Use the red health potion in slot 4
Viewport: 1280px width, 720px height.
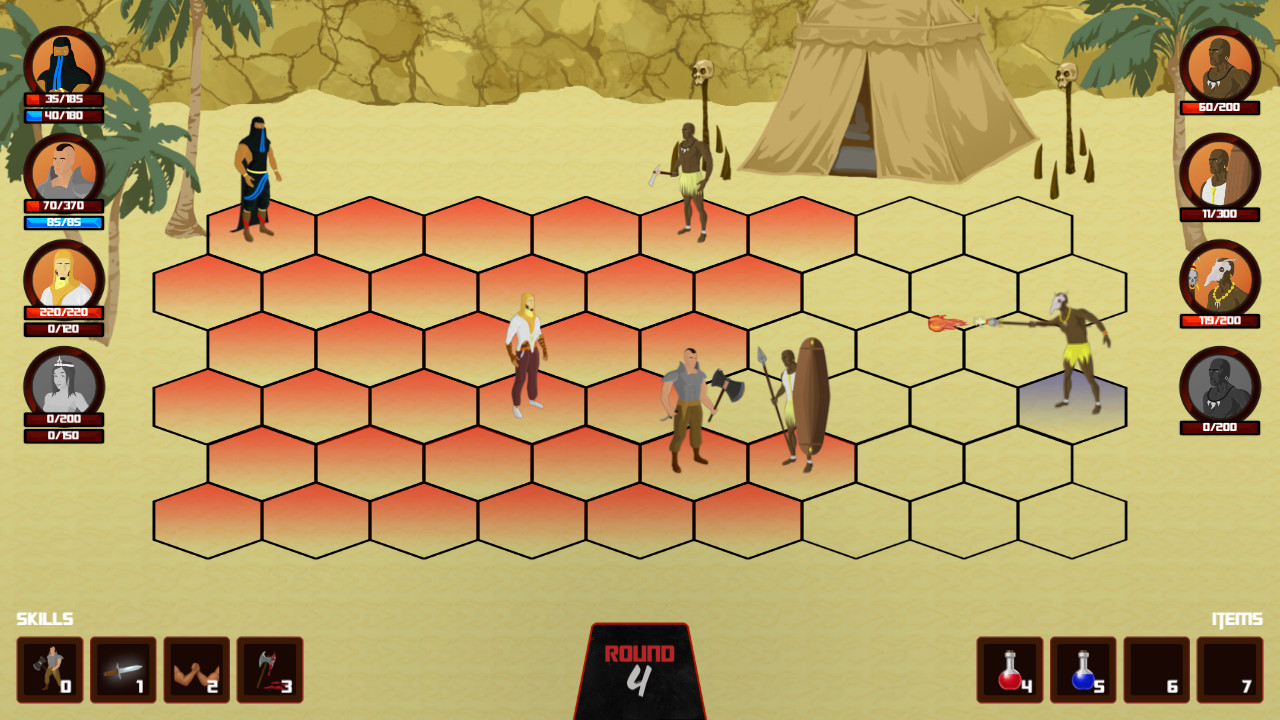pos(1011,670)
